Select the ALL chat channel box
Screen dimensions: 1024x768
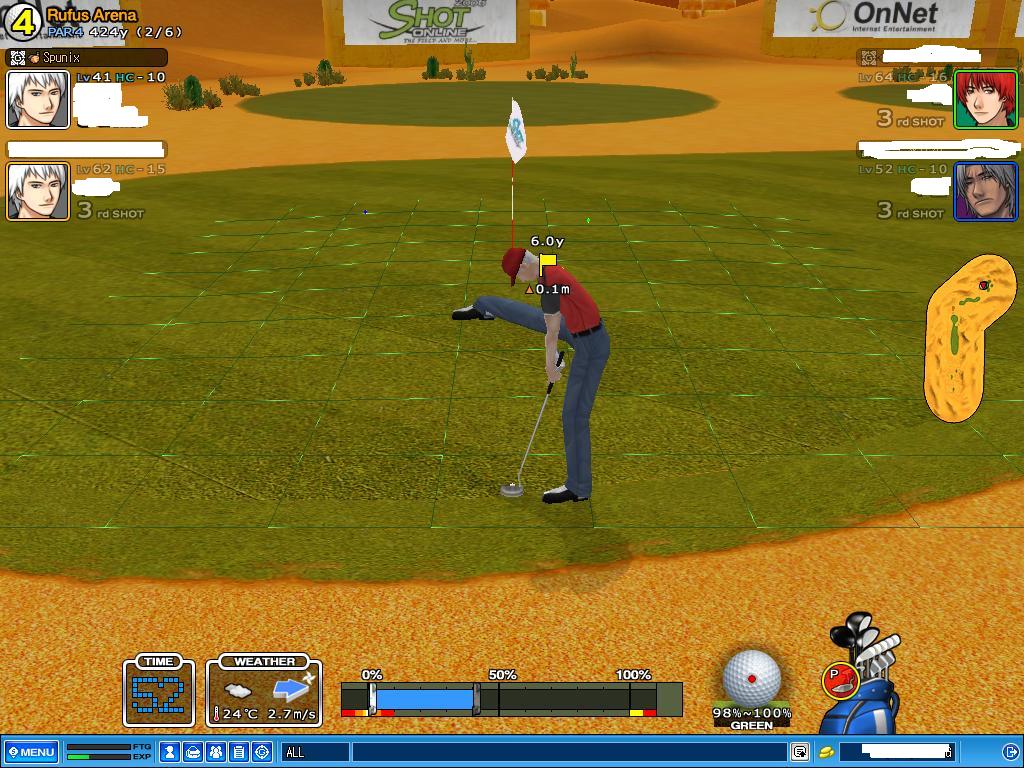click(x=316, y=752)
